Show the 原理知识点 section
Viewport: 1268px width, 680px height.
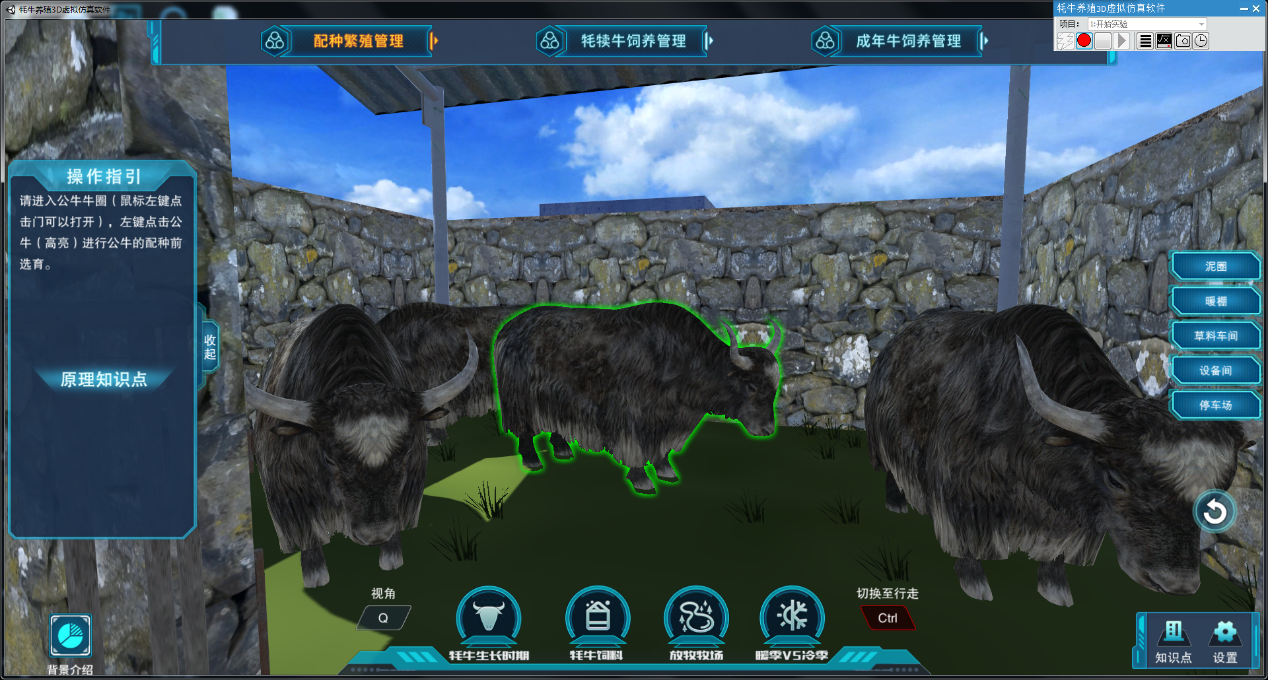[x=104, y=379]
